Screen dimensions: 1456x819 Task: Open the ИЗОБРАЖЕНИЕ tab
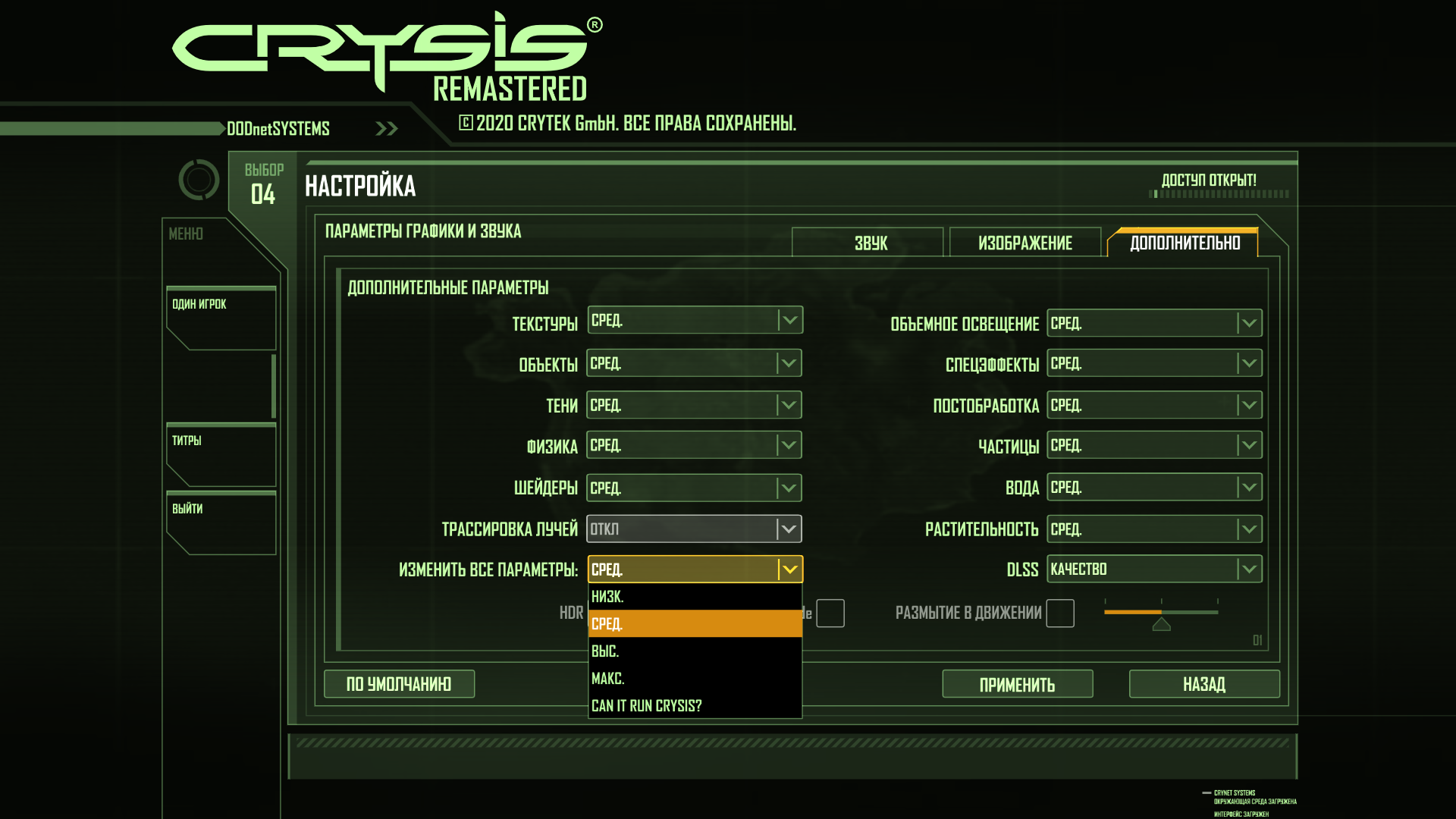1025,243
